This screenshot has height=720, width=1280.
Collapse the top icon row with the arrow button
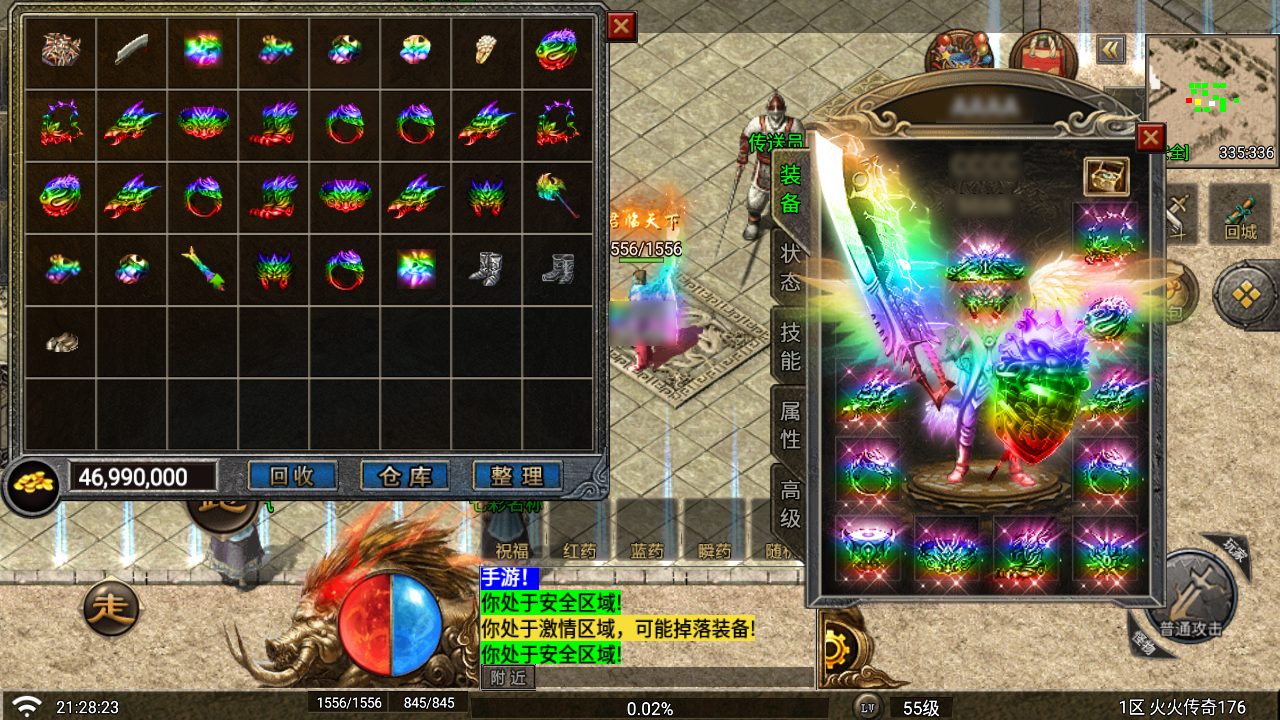click(x=1110, y=49)
